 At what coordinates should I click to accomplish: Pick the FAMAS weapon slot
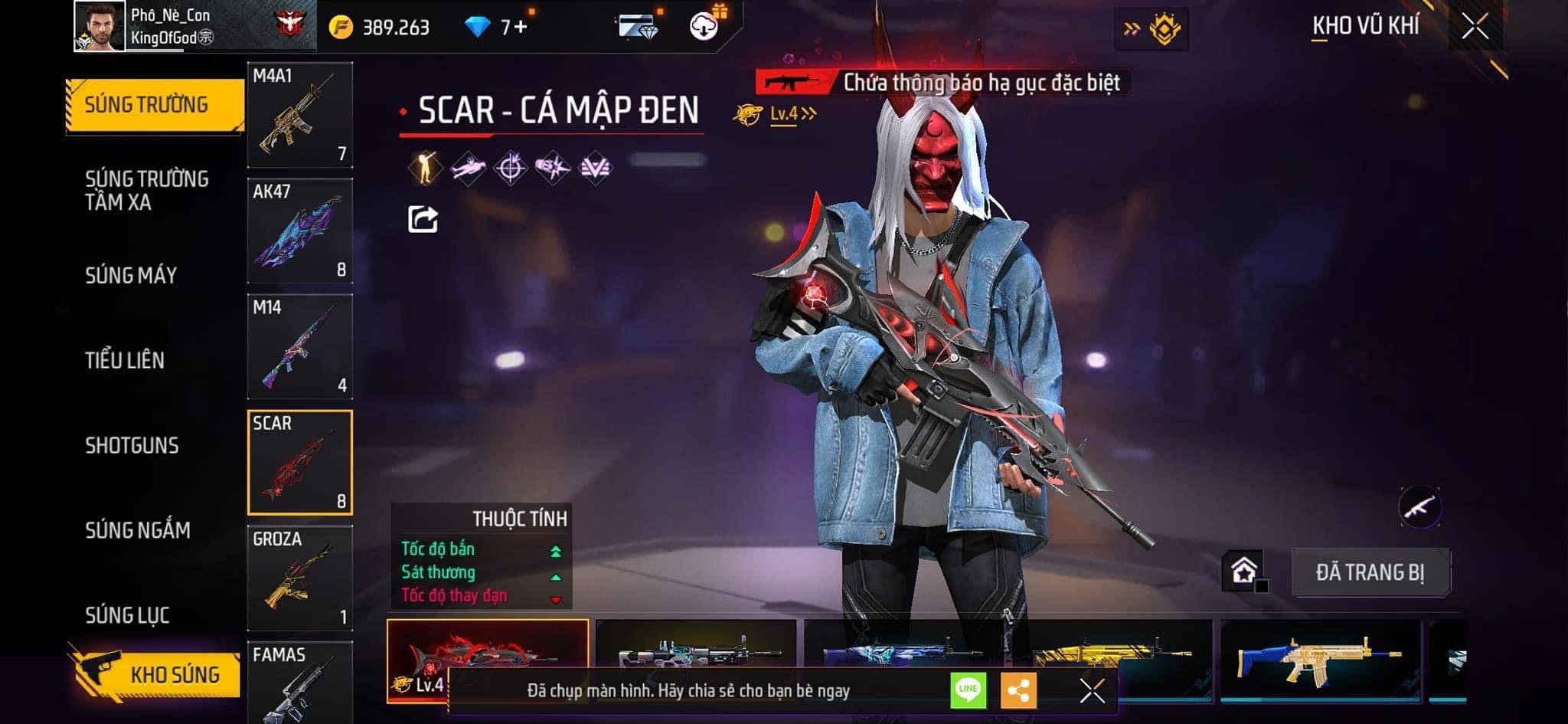pos(300,683)
